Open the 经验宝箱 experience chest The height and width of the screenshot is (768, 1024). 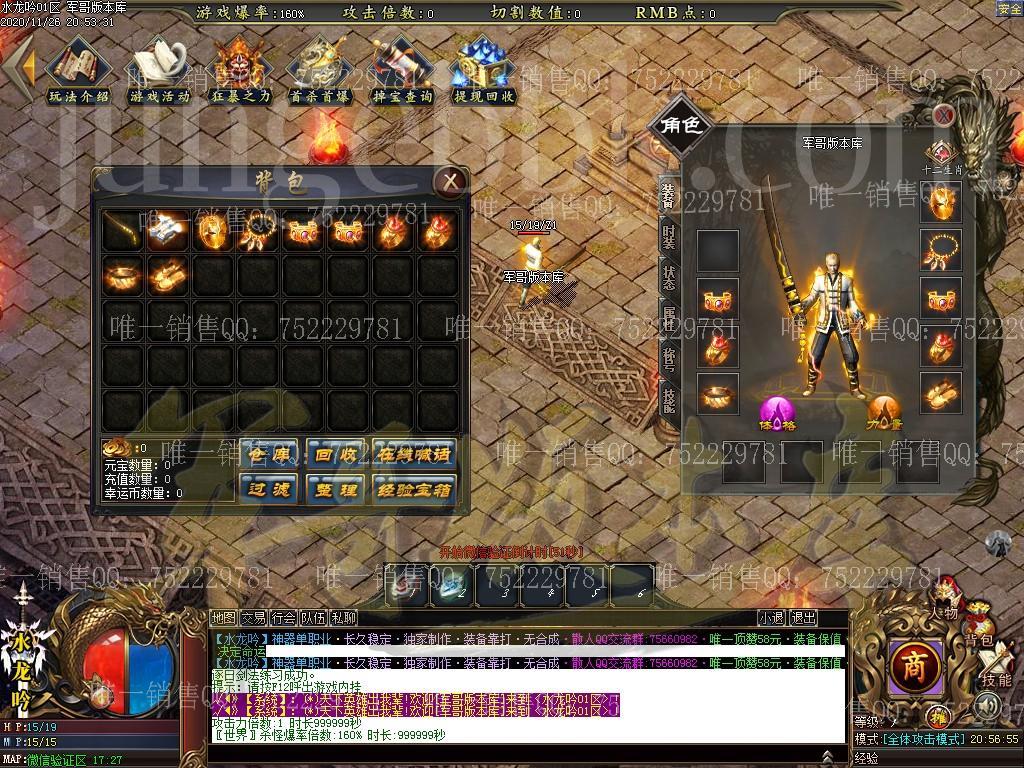[413, 489]
